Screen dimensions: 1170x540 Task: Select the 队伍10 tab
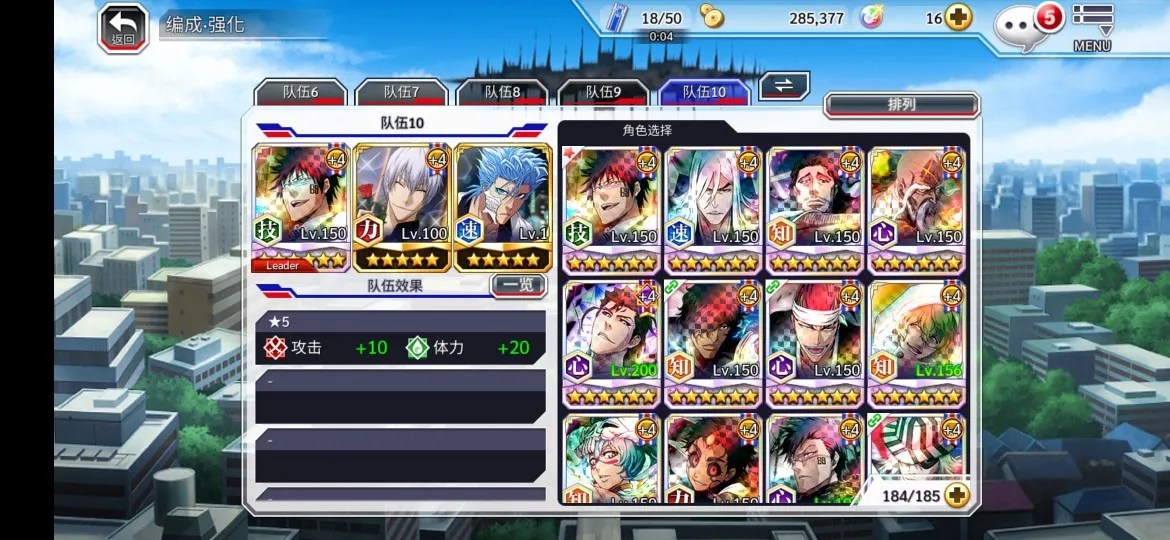point(704,92)
